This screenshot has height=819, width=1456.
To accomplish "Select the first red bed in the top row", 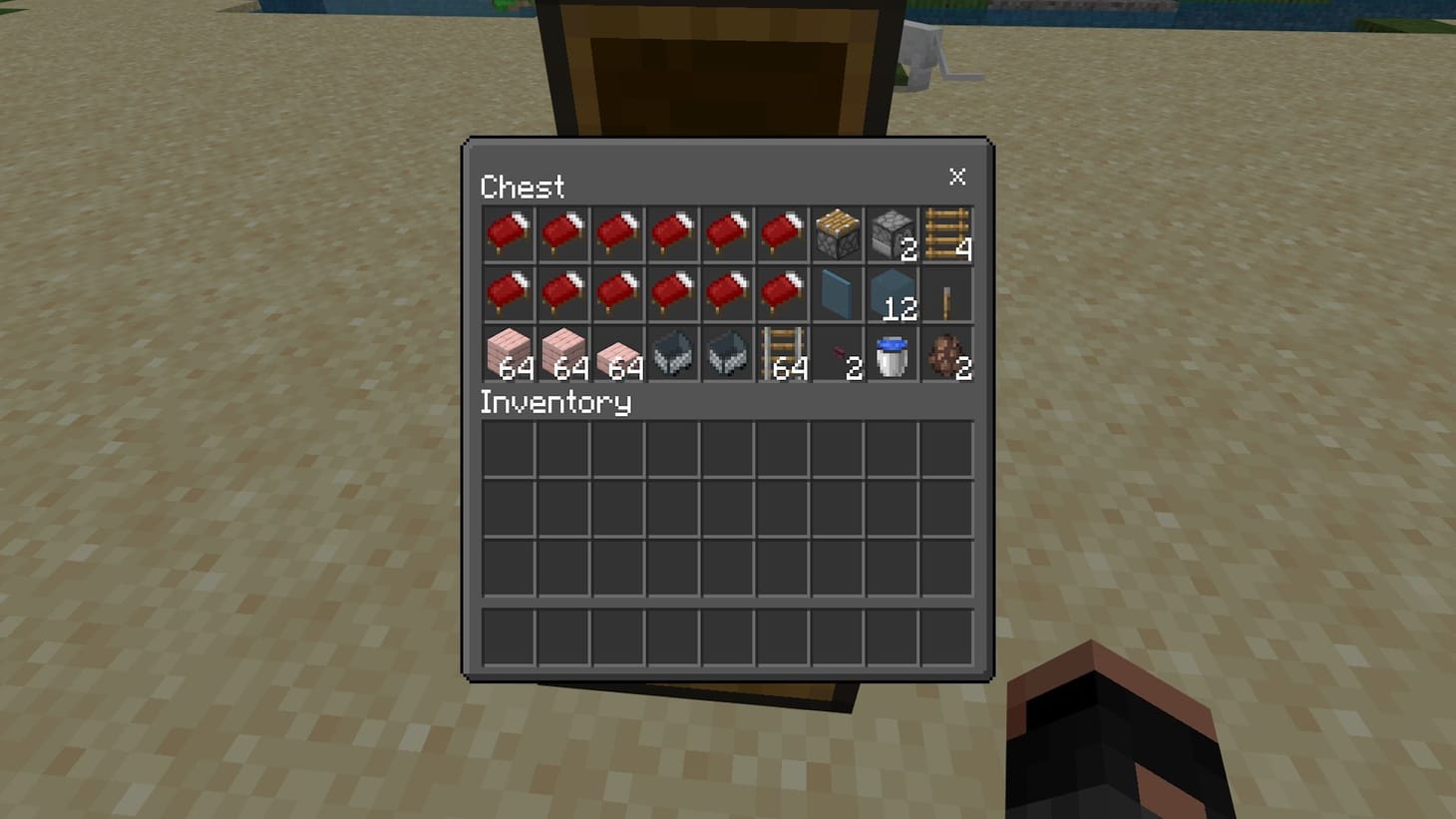I will click(x=508, y=234).
